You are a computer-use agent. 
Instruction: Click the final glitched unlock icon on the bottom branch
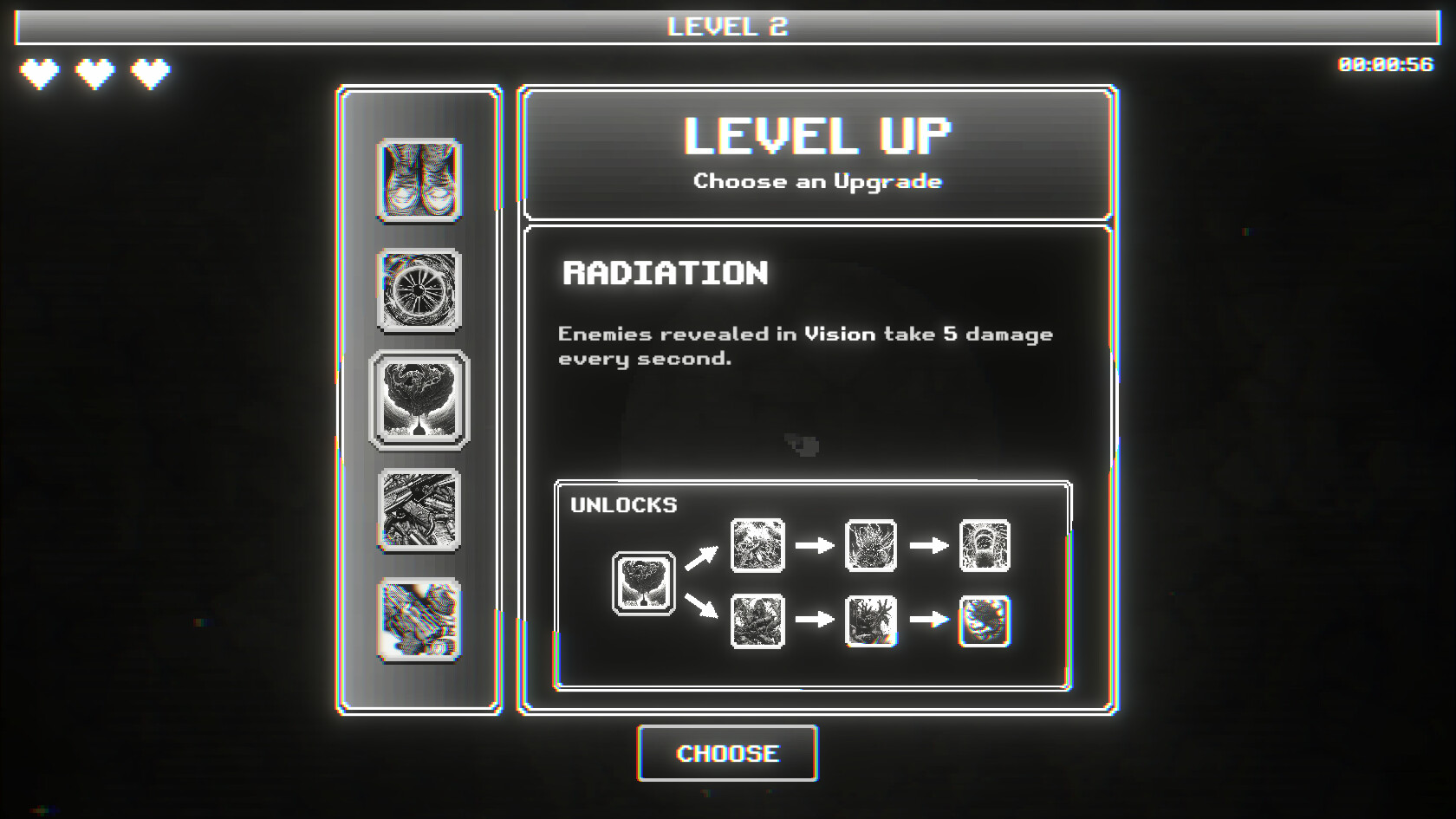coord(983,620)
